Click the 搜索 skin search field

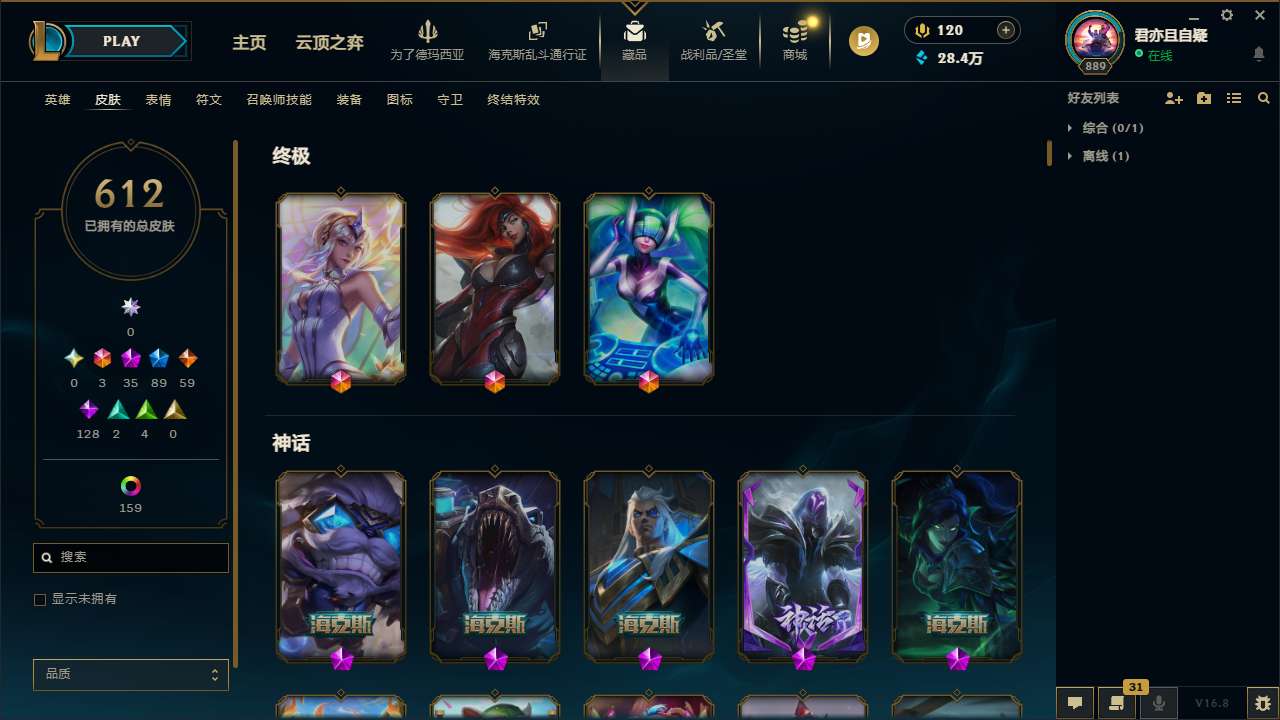(x=130, y=557)
